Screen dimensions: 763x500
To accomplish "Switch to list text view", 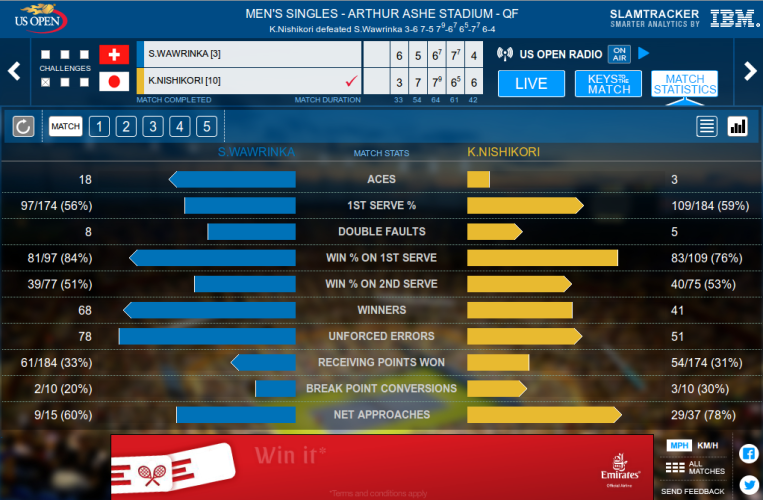I will pos(707,126).
